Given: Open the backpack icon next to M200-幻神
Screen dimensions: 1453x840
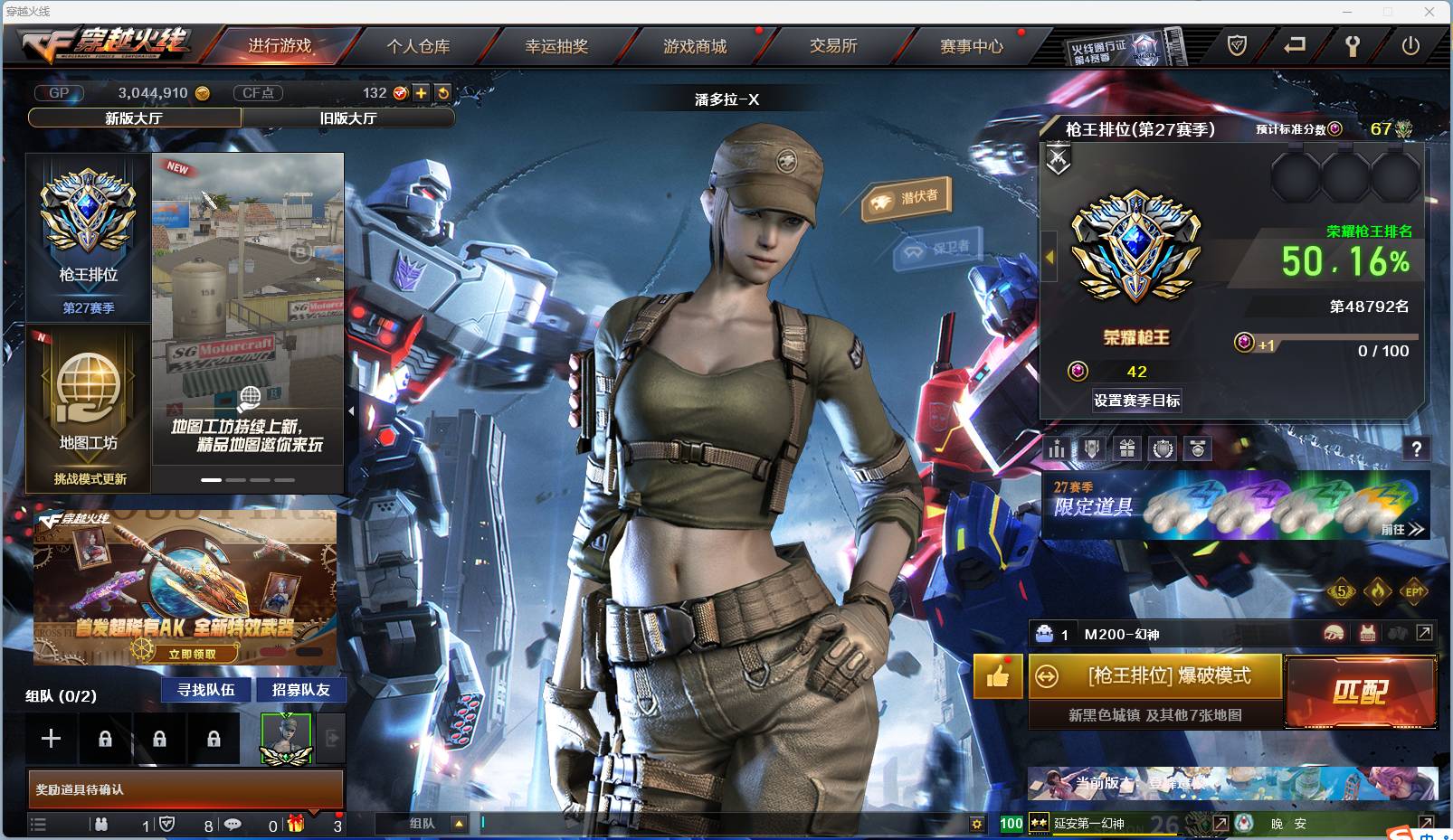Looking at the screenshot, I should coord(1044,633).
